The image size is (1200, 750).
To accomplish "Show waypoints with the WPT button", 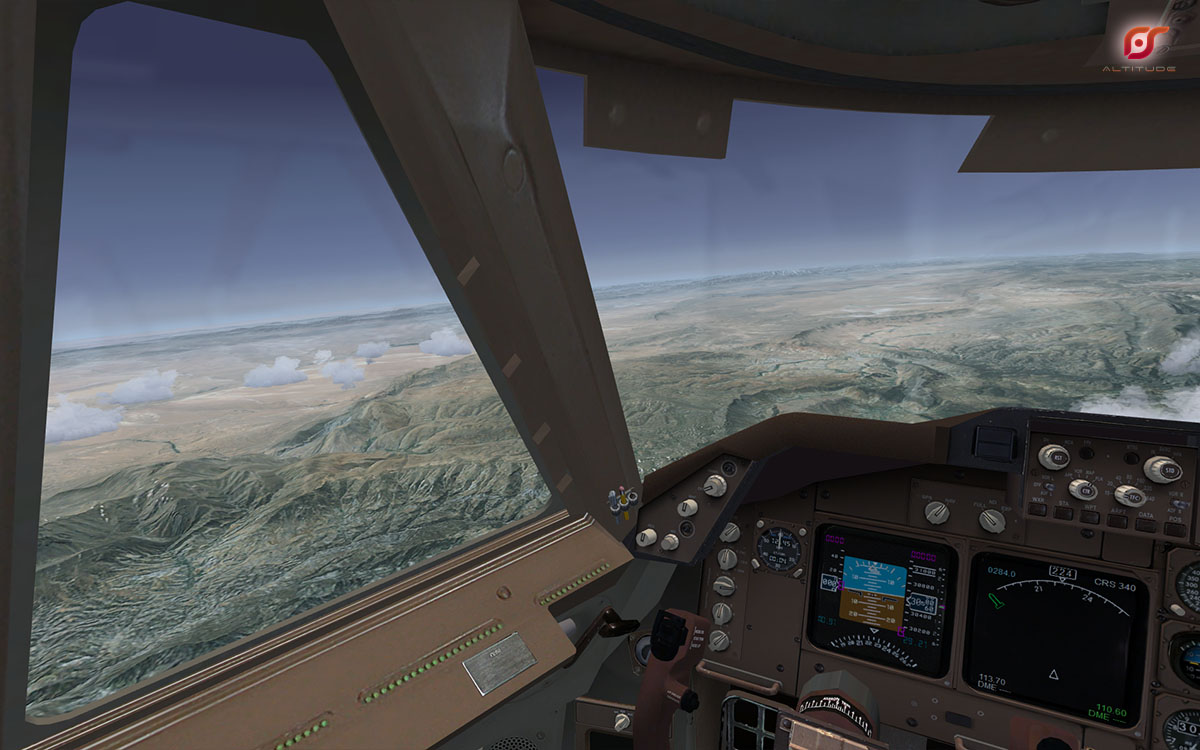I will pos(1090,517).
